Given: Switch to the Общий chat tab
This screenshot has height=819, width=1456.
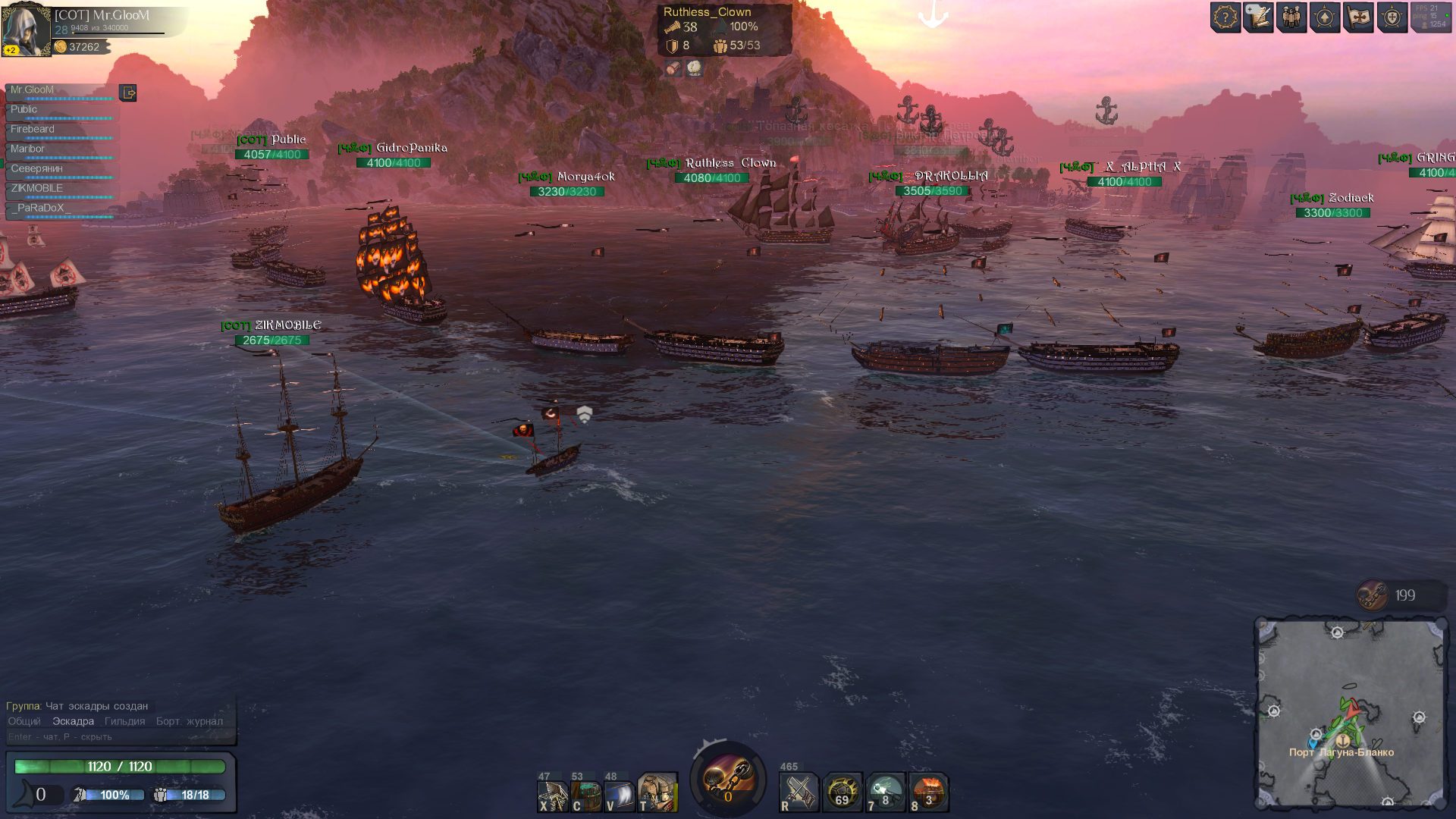Looking at the screenshot, I should 24,721.
